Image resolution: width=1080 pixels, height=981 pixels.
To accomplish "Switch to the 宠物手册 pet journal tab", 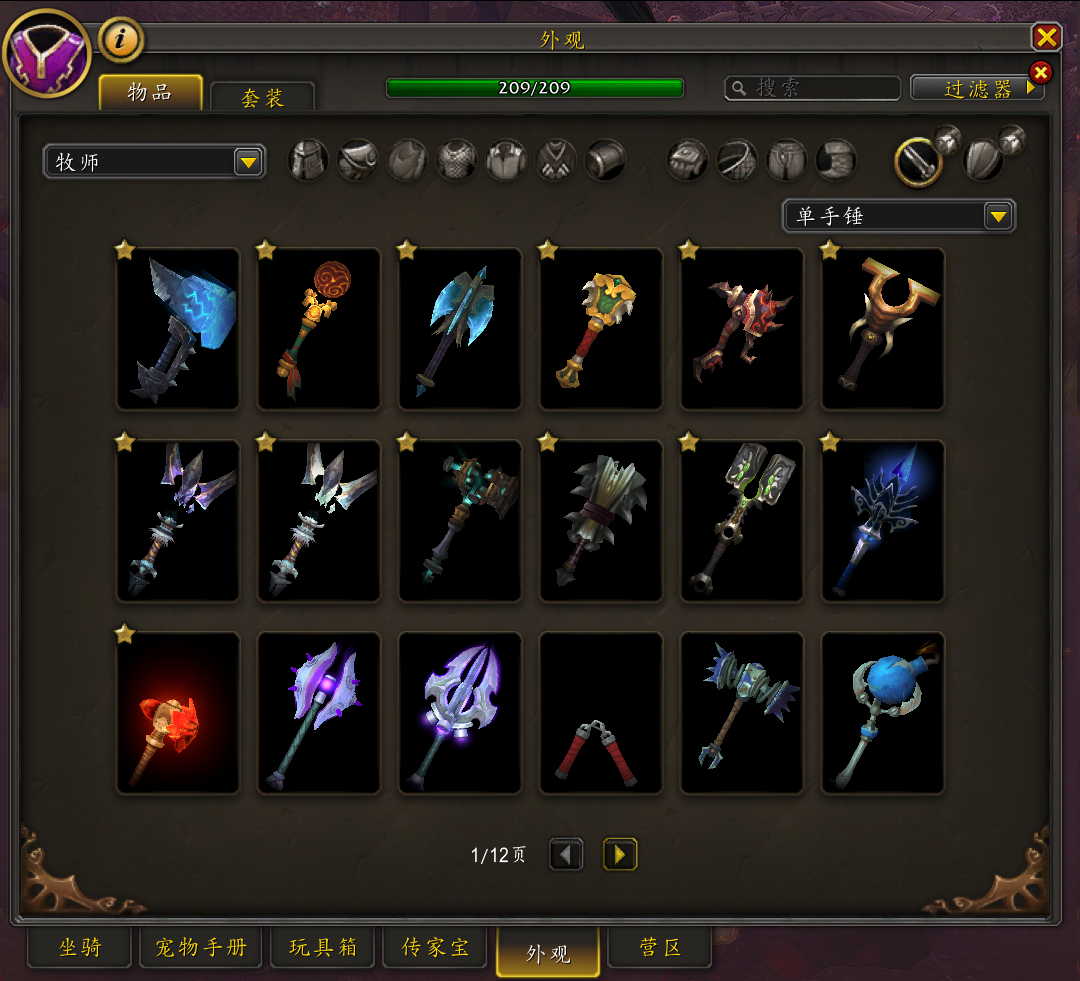I will click(x=200, y=947).
